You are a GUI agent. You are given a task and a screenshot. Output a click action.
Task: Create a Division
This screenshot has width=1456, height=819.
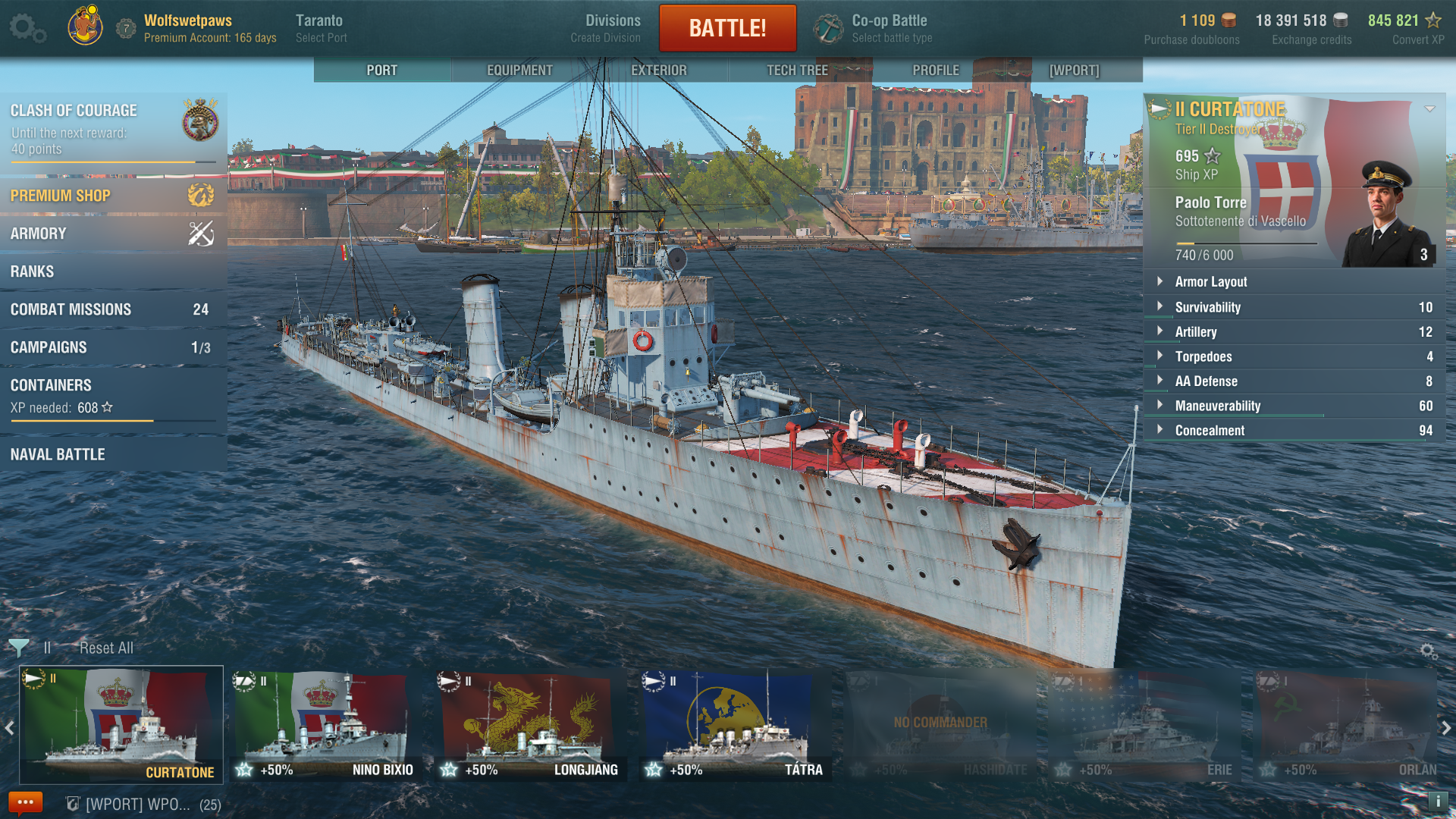click(612, 28)
